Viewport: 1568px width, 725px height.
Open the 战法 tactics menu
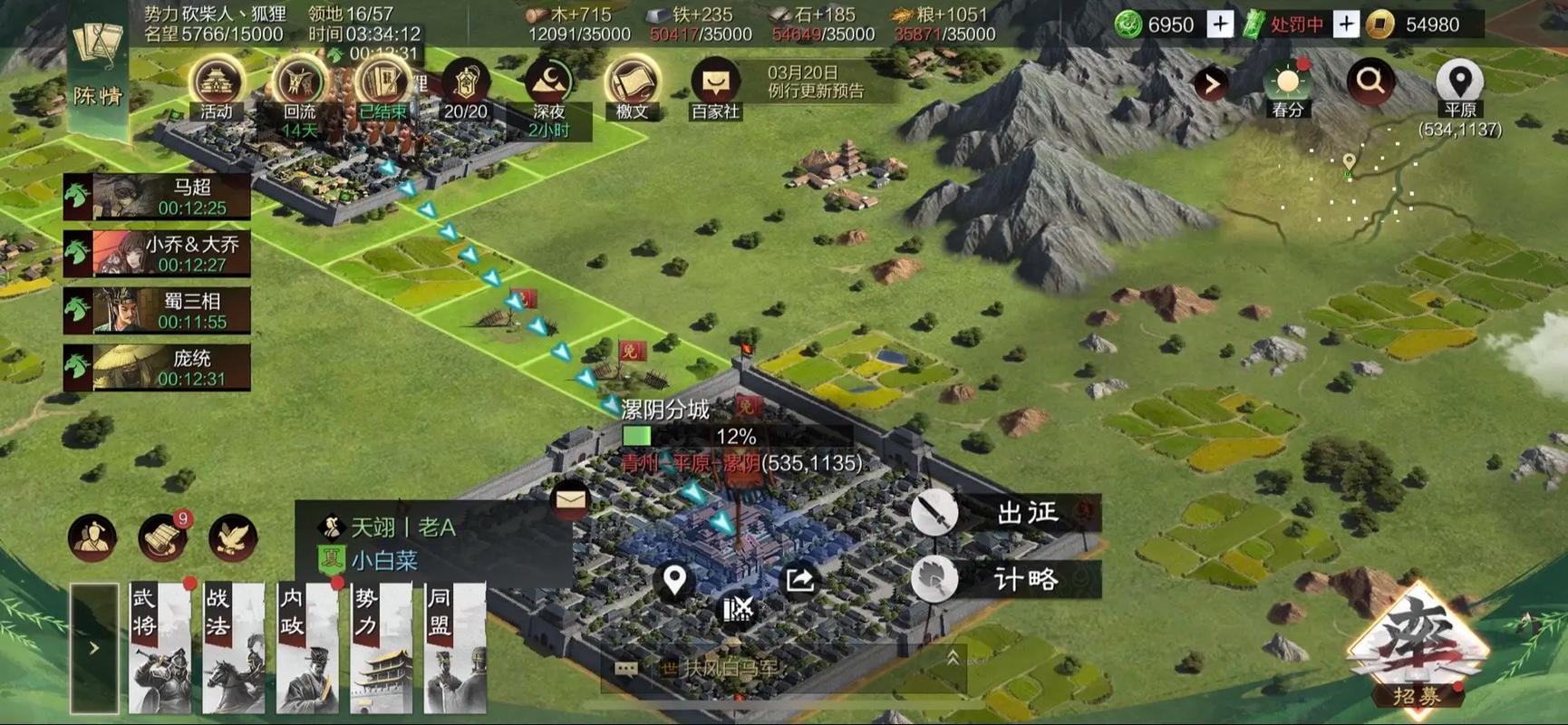tap(233, 647)
